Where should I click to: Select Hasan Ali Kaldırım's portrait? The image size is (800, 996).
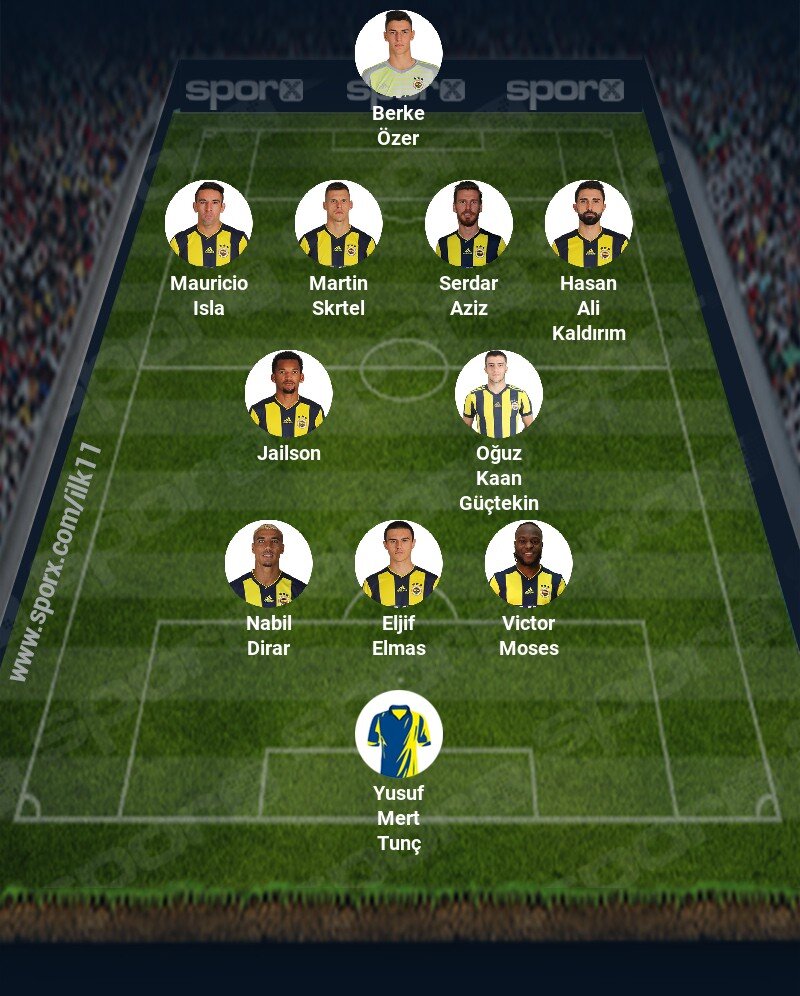click(588, 224)
